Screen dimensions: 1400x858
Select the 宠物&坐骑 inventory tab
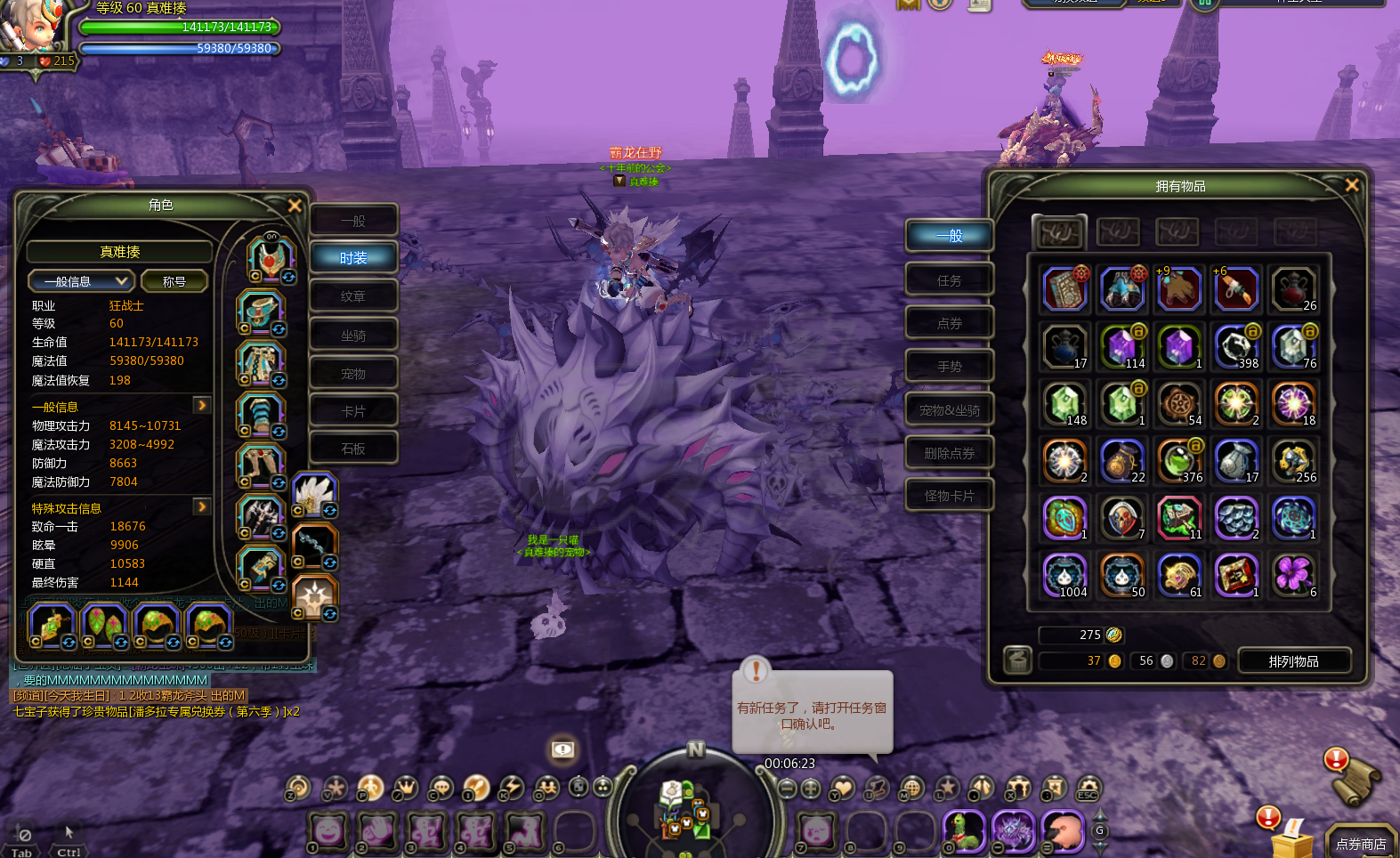949,410
